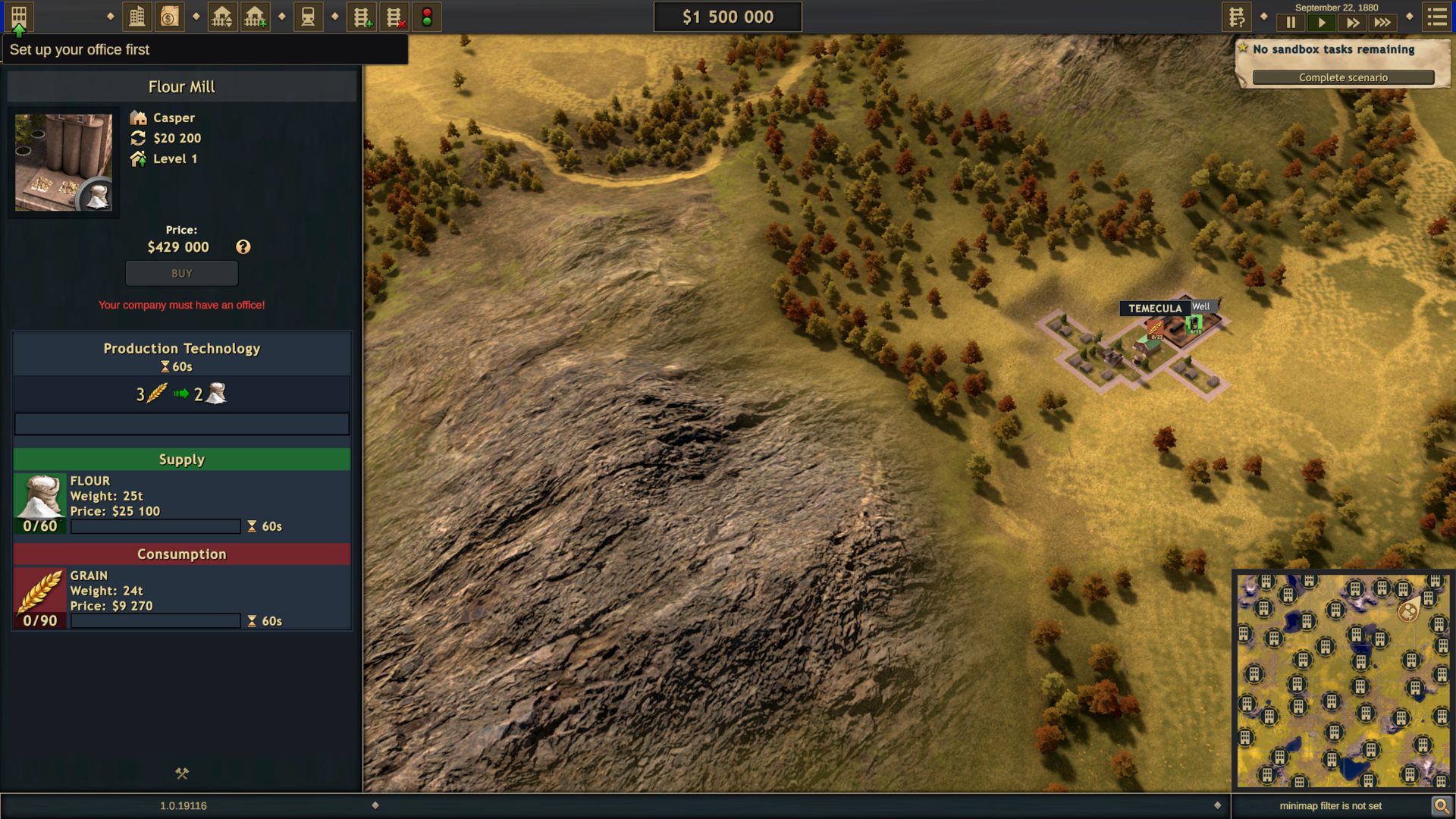Image resolution: width=1456 pixels, height=819 pixels.
Task: Click the price help question mark
Action: [243, 247]
